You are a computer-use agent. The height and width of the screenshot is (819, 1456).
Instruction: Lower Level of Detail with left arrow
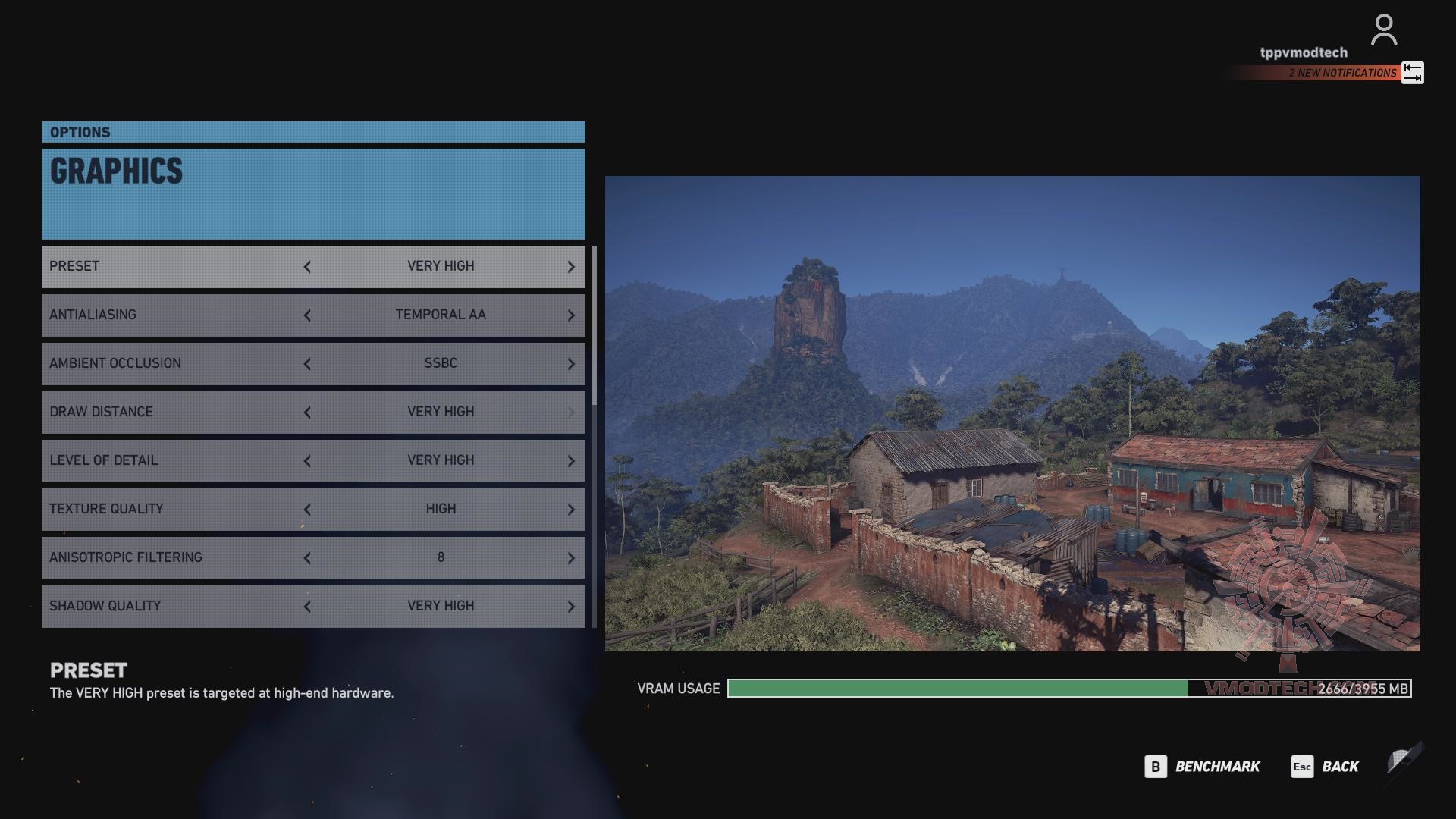pos(307,461)
